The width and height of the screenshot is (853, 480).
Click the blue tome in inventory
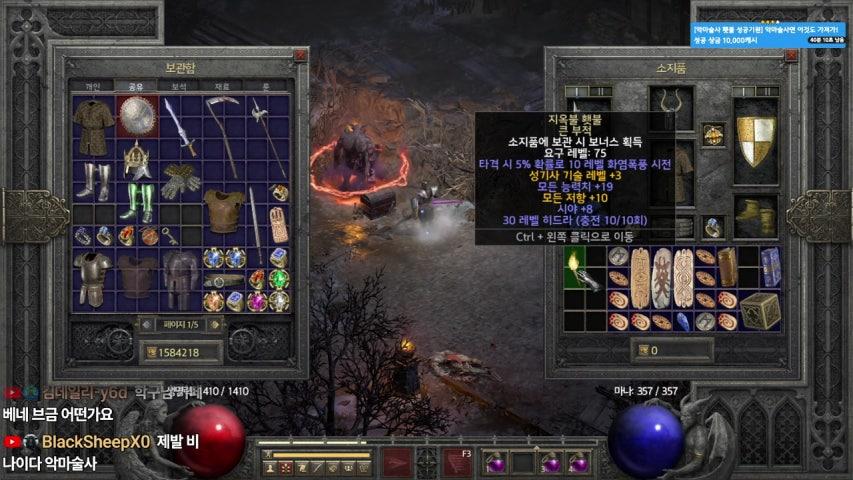pyautogui.click(x=770, y=266)
